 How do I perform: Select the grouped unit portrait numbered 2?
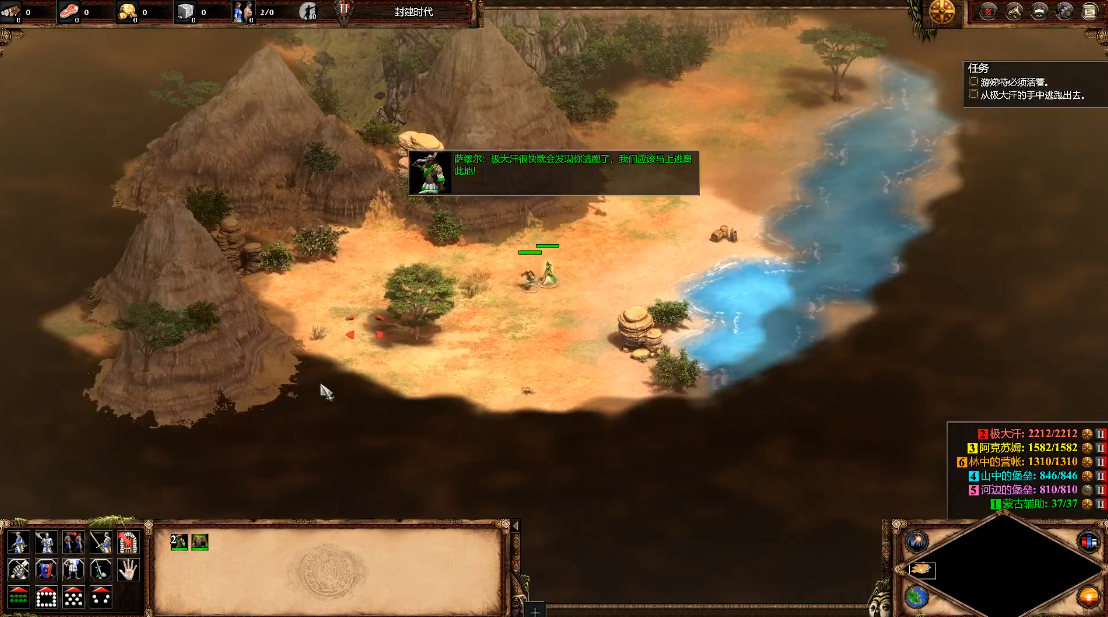point(179,541)
